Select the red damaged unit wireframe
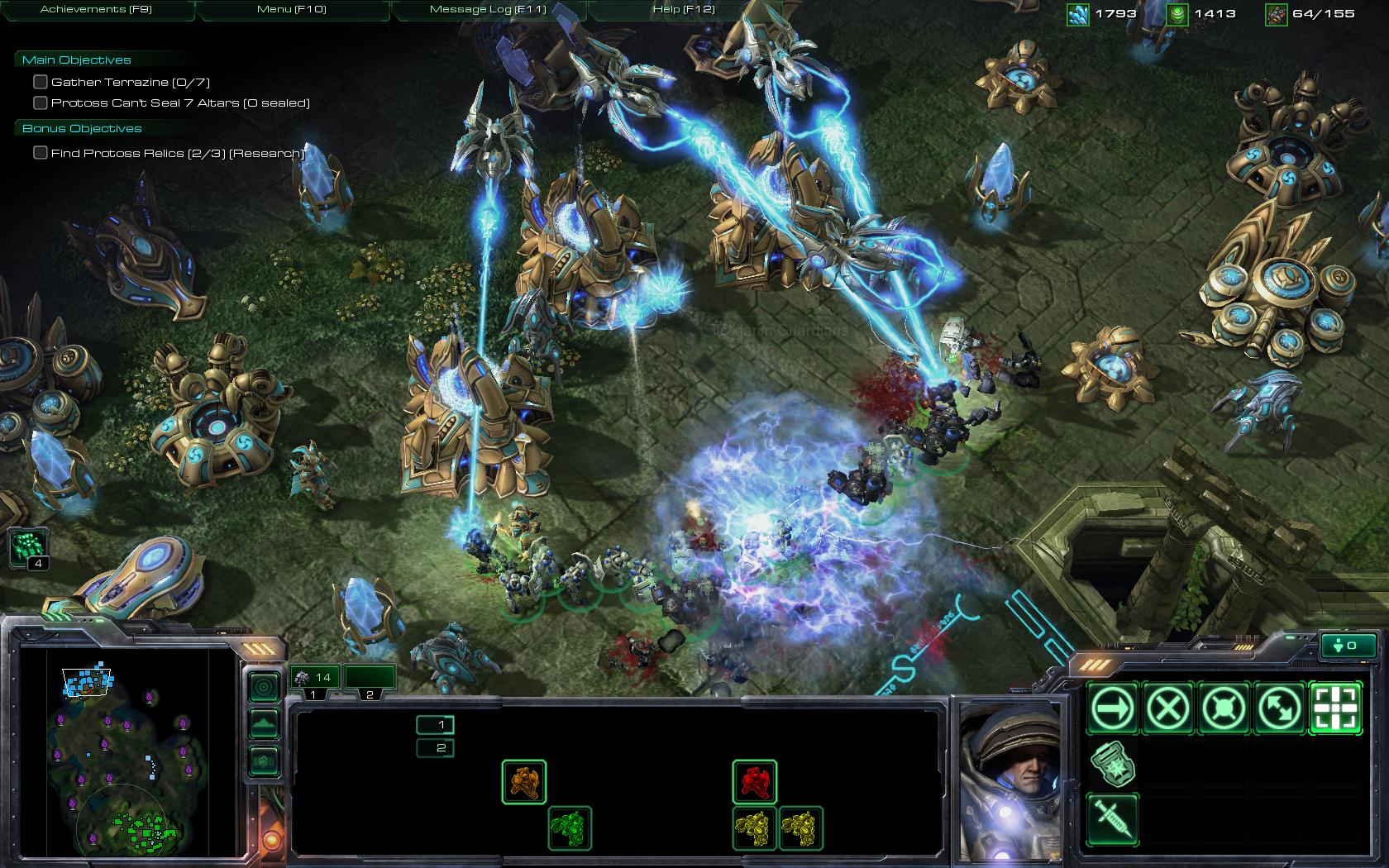 (x=754, y=781)
